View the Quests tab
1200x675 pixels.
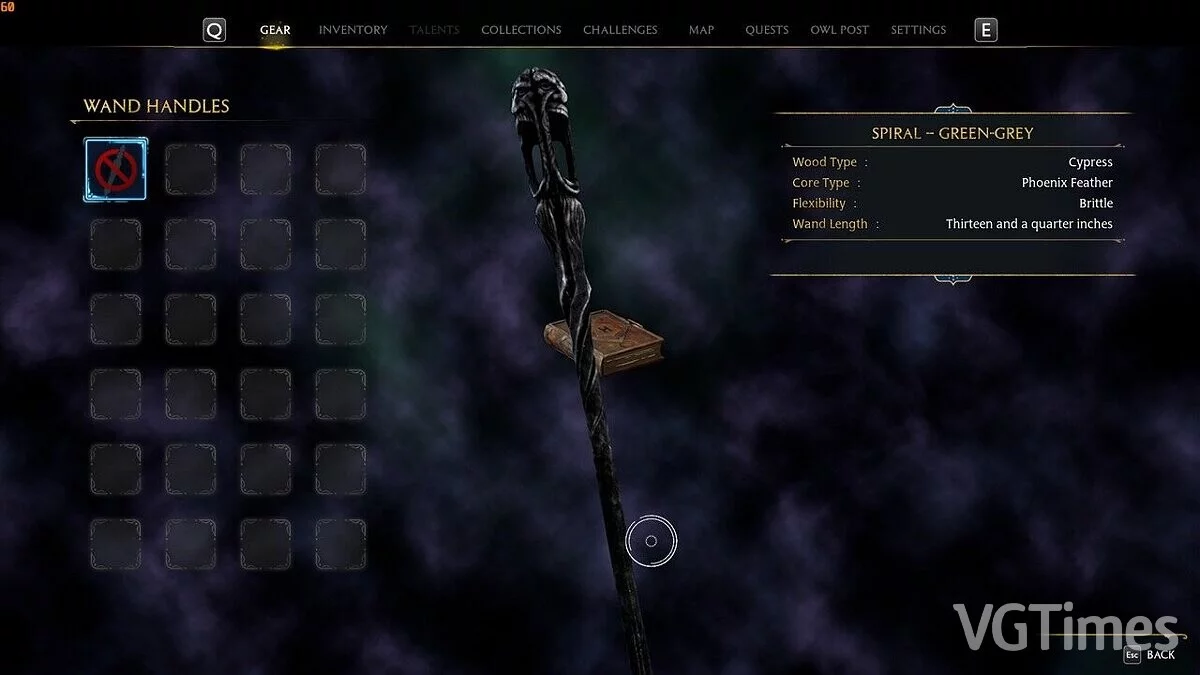[767, 30]
